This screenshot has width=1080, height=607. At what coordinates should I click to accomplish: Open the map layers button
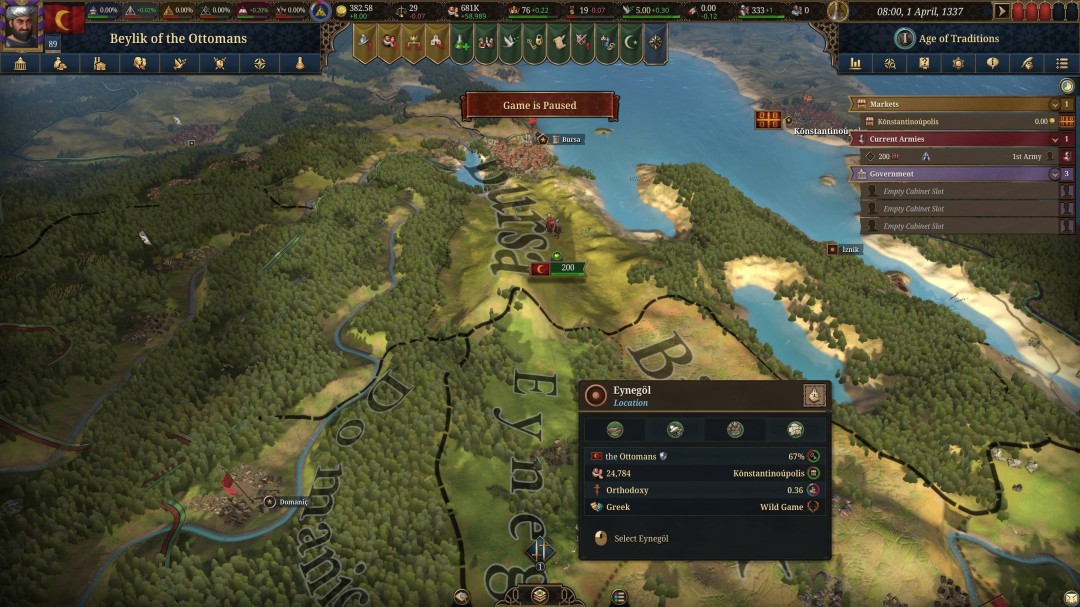539,595
